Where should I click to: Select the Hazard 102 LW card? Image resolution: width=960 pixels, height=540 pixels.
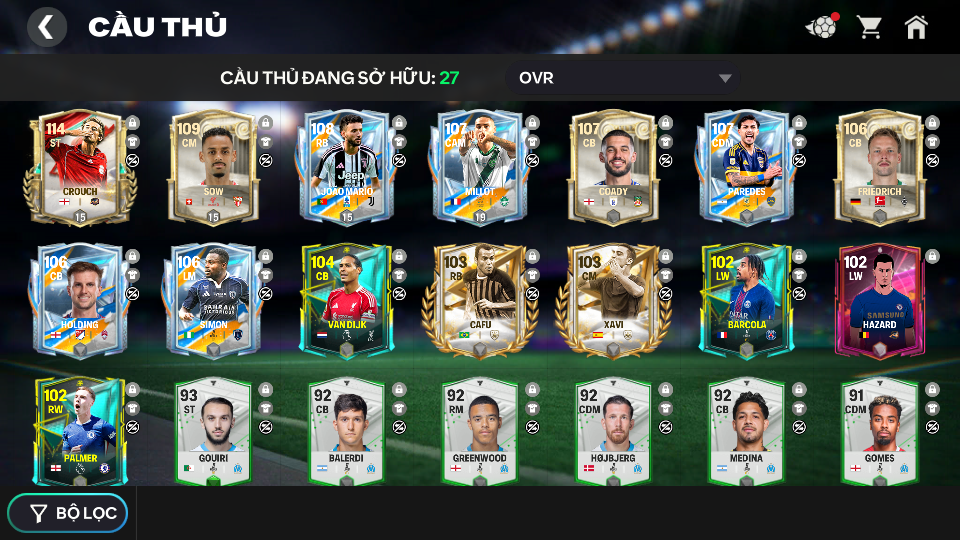pos(879,299)
